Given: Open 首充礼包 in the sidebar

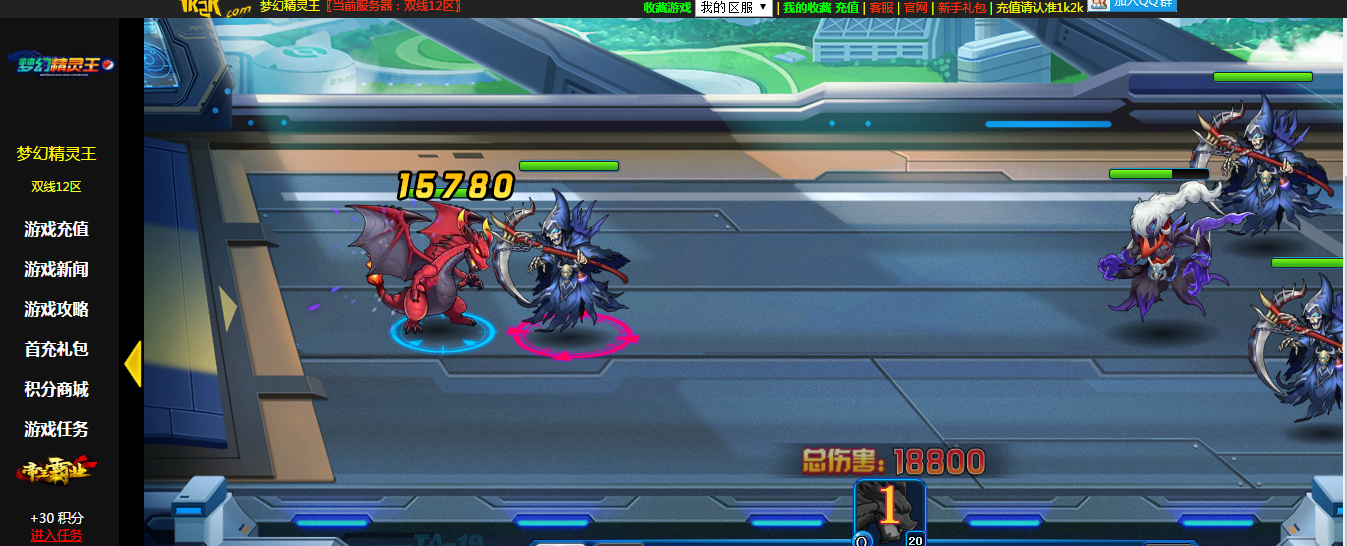Looking at the screenshot, I should pyautogui.click(x=57, y=349).
